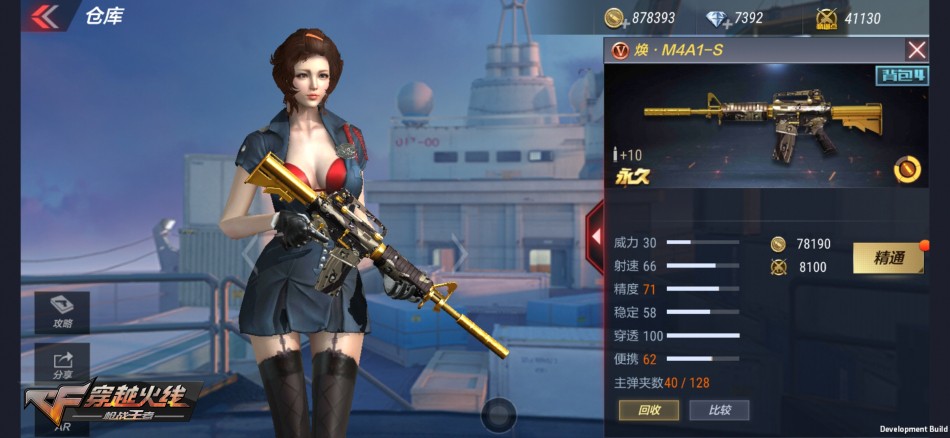Go back using the top-left arrow
The width and height of the screenshot is (950, 438).
pos(43,16)
